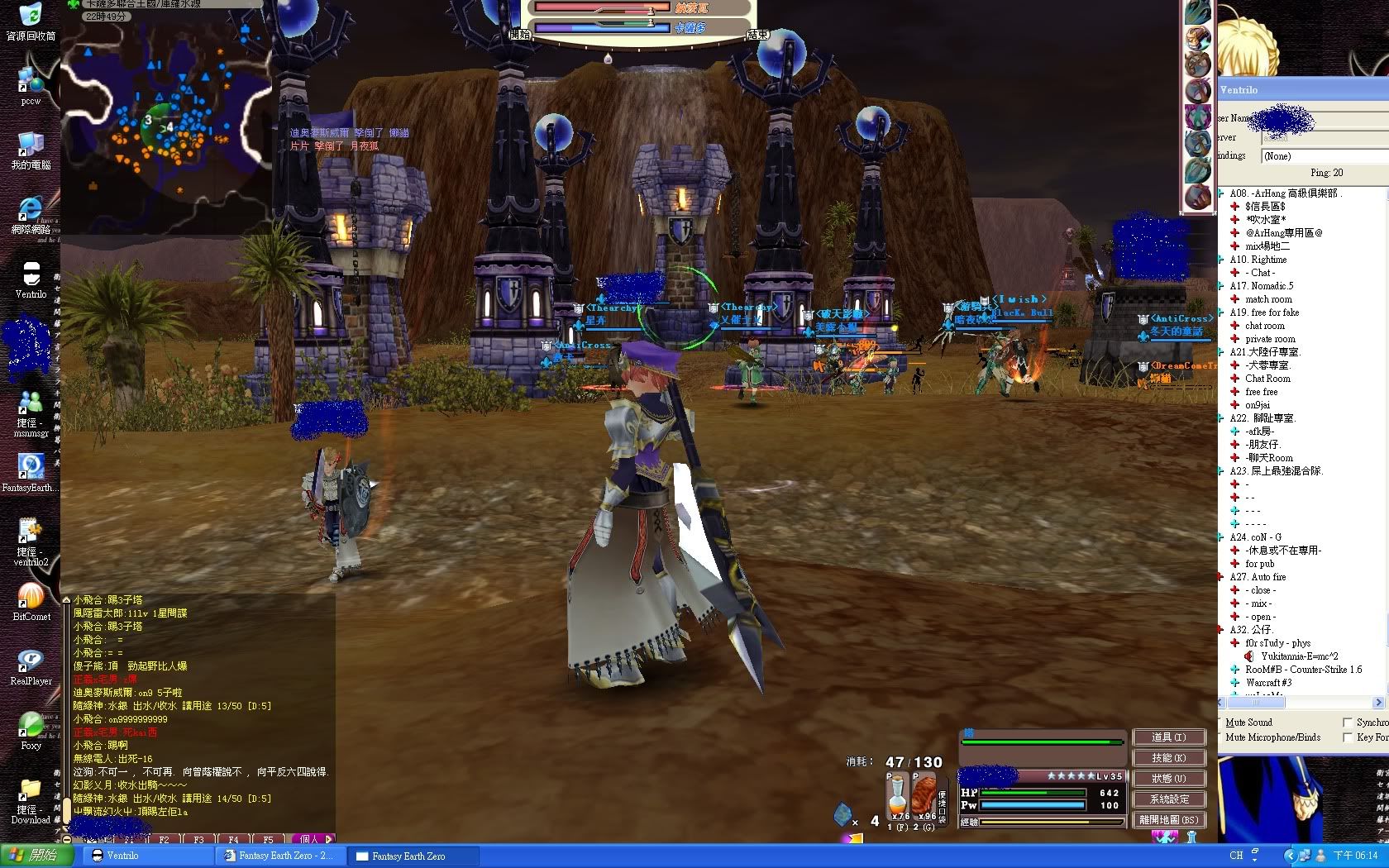The width and height of the screenshot is (1389, 868).
Task: Switch to the F4 chat tab
Action: (233, 839)
